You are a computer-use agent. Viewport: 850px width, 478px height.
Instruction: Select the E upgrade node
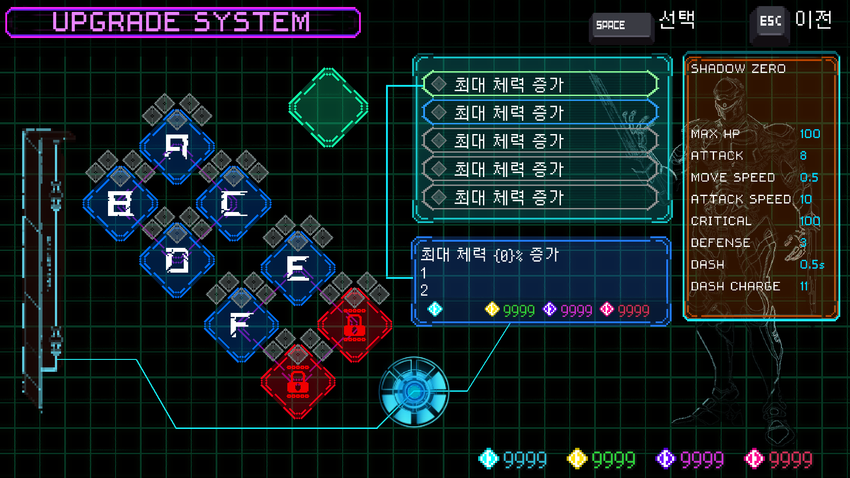click(x=298, y=268)
